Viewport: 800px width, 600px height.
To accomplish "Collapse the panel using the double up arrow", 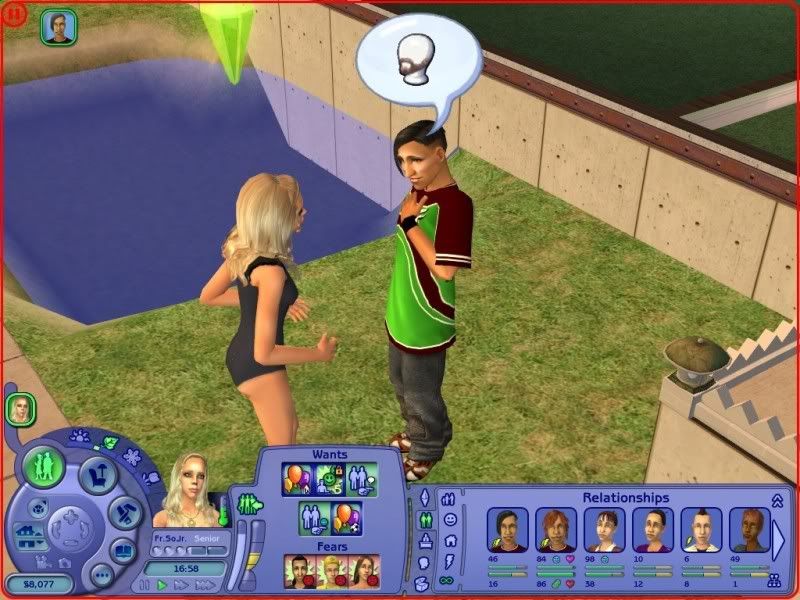I will point(777,499).
